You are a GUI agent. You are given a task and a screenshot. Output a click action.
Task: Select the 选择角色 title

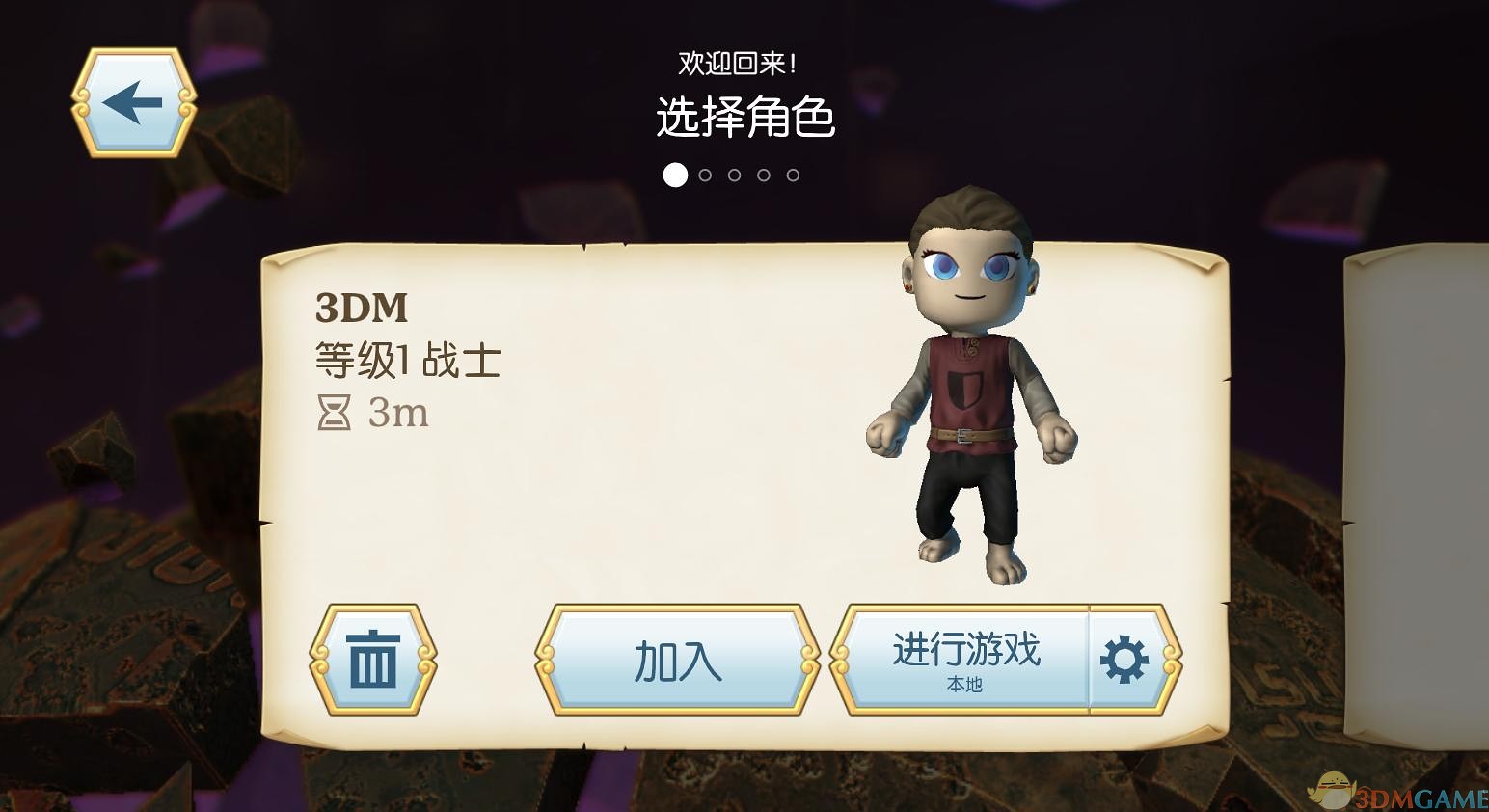(x=745, y=118)
